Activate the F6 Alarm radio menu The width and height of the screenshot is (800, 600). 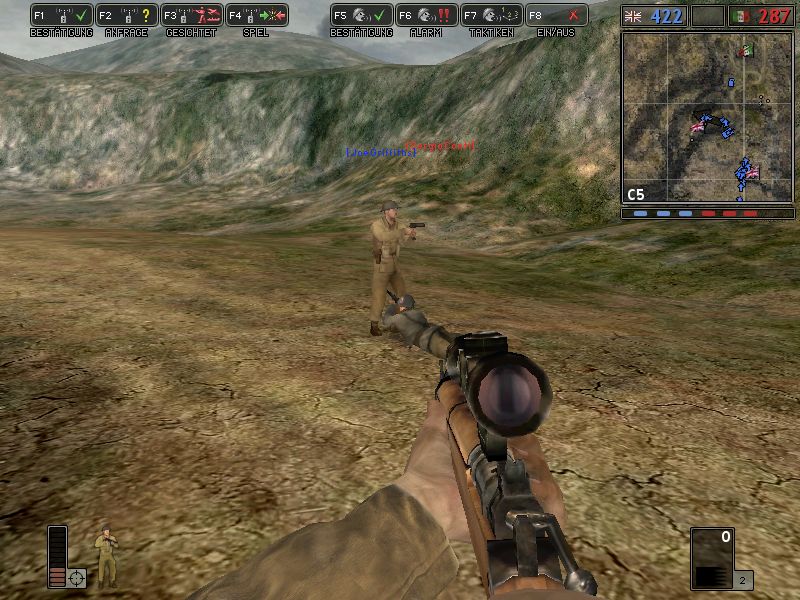click(427, 15)
